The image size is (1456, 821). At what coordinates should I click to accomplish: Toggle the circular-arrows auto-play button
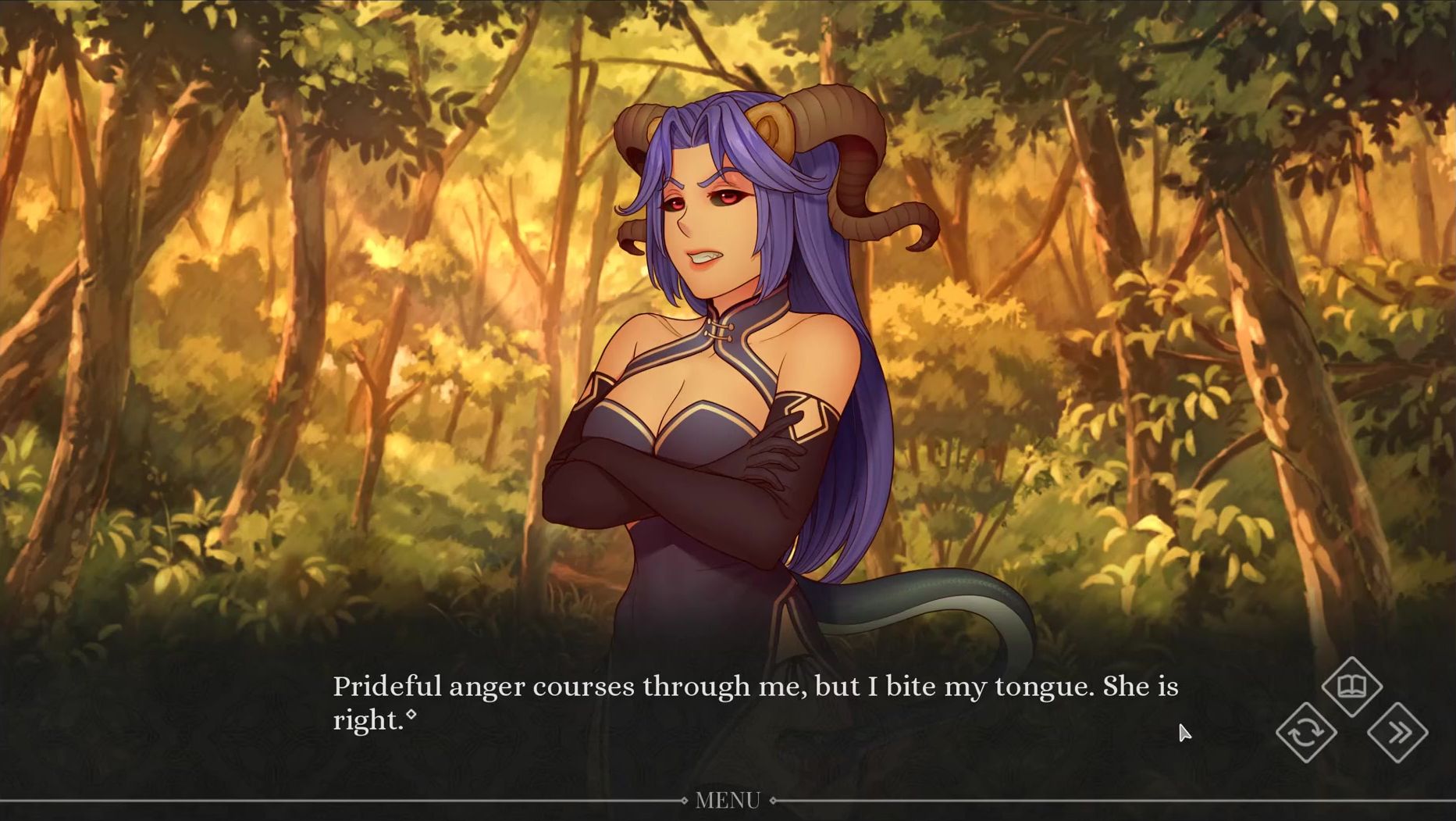click(1306, 733)
